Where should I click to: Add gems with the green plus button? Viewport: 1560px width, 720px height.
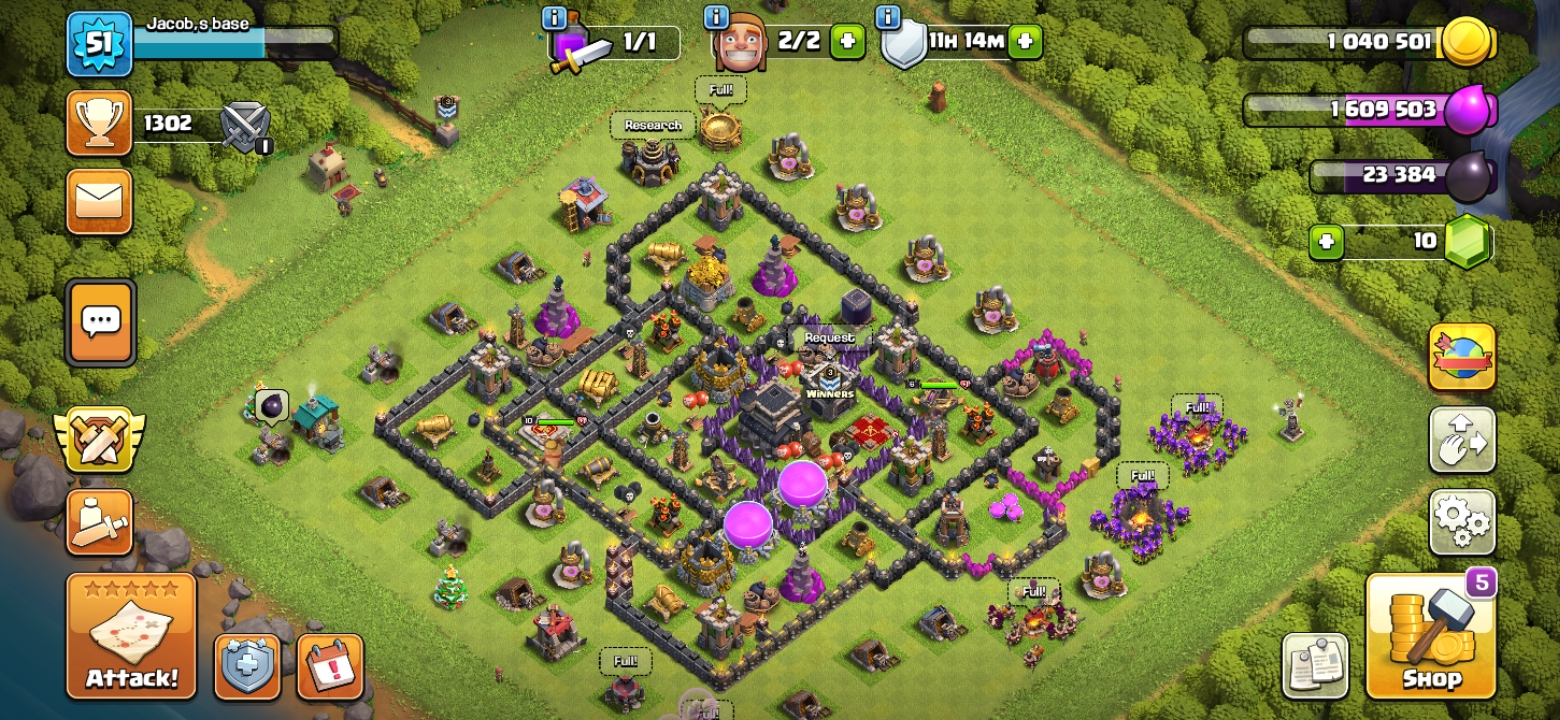(1326, 242)
